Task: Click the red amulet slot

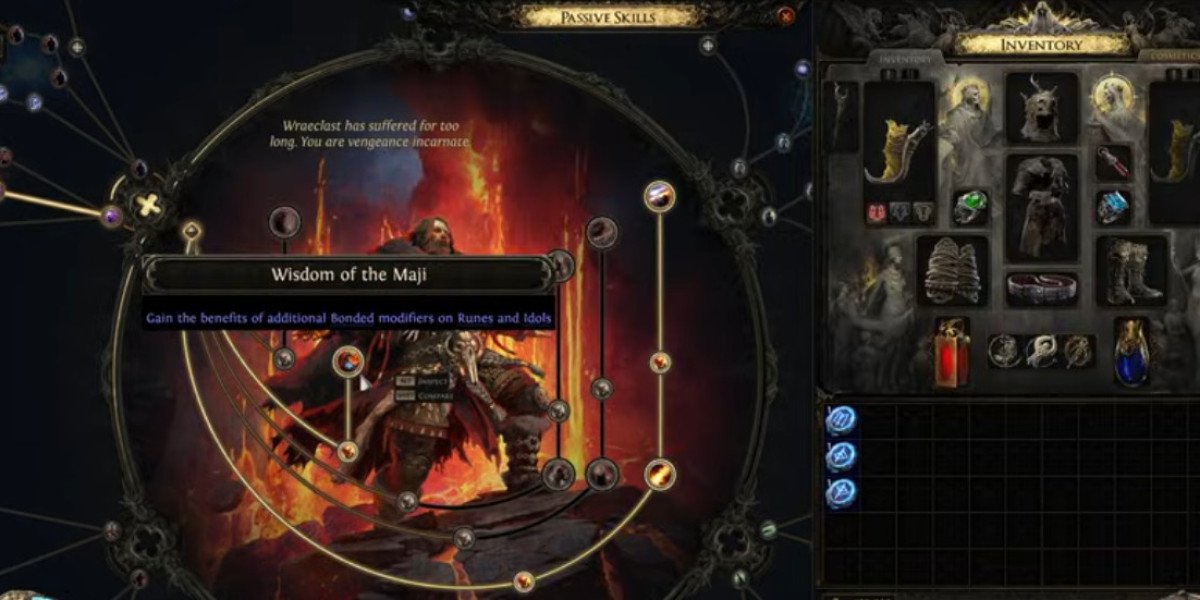Action: coord(1113,162)
